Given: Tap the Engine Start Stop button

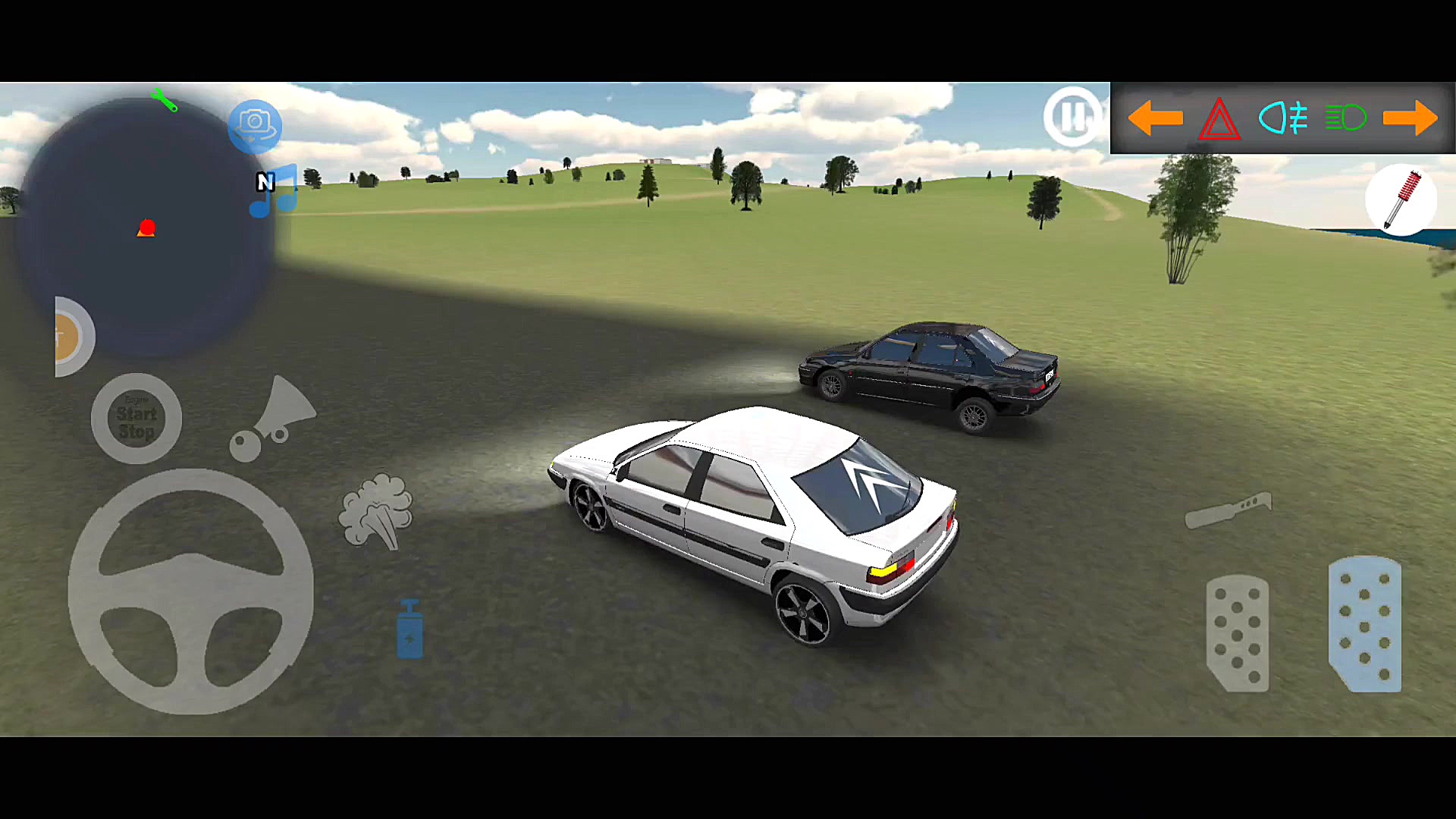Looking at the screenshot, I should (x=136, y=419).
